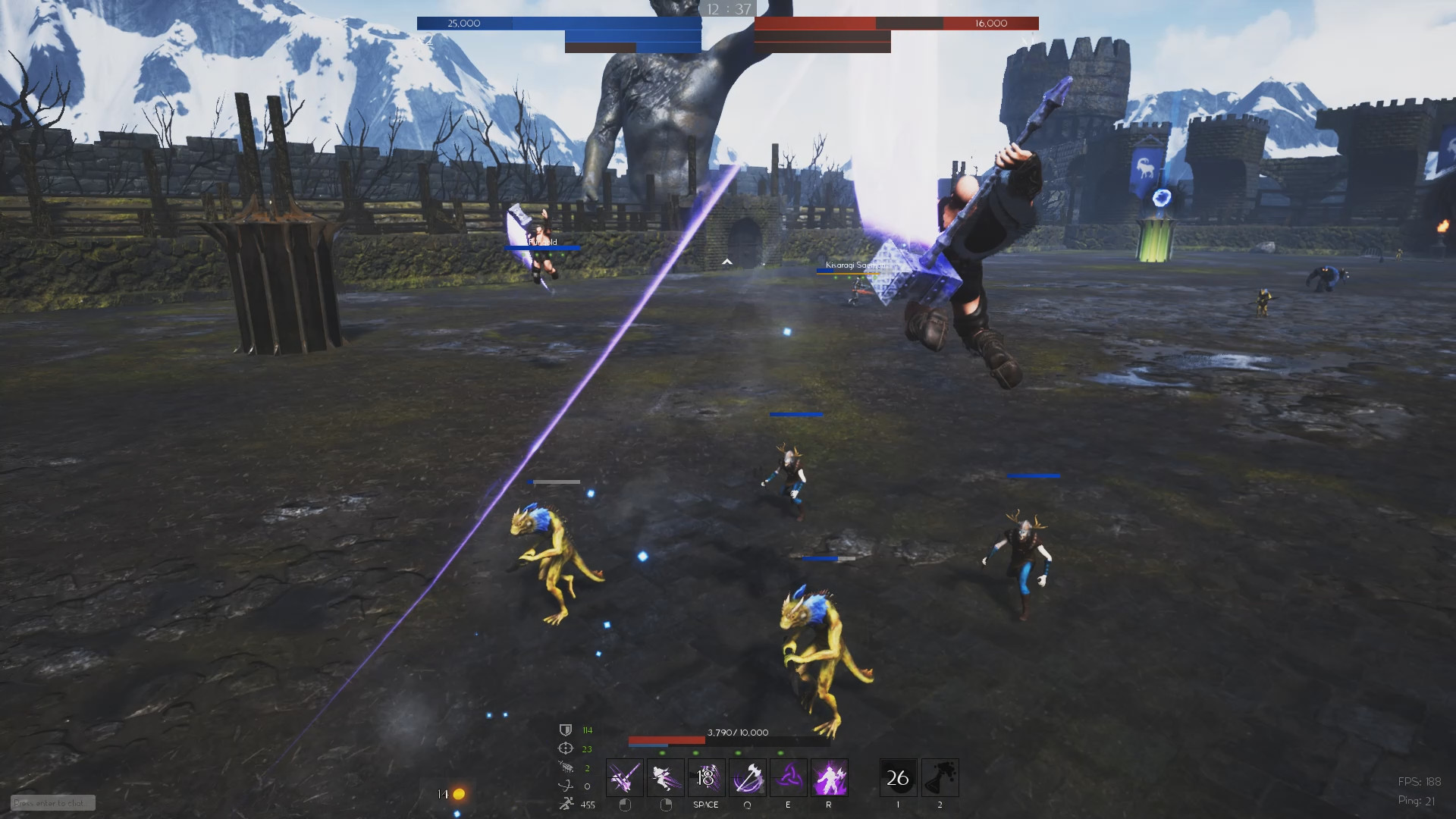This screenshot has height=819, width=1456.
Task: Use the dashing figure strike ability
Action: pyautogui.click(x=665, y=777)
